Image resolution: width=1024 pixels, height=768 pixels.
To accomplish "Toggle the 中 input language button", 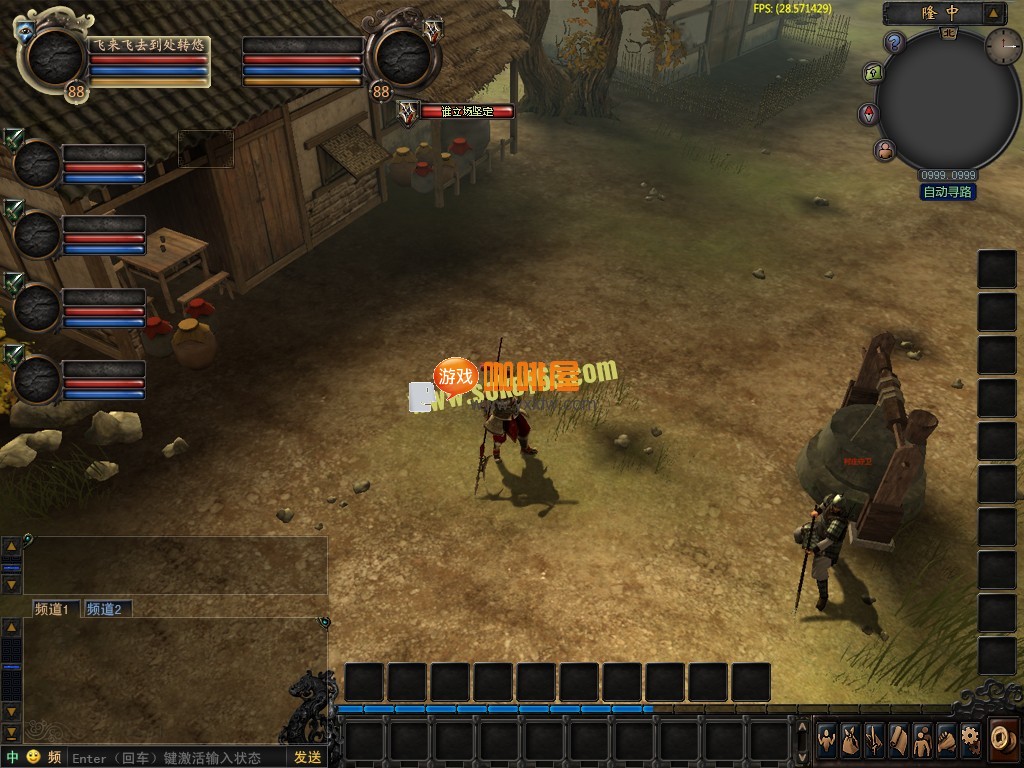I will point(13,757).
